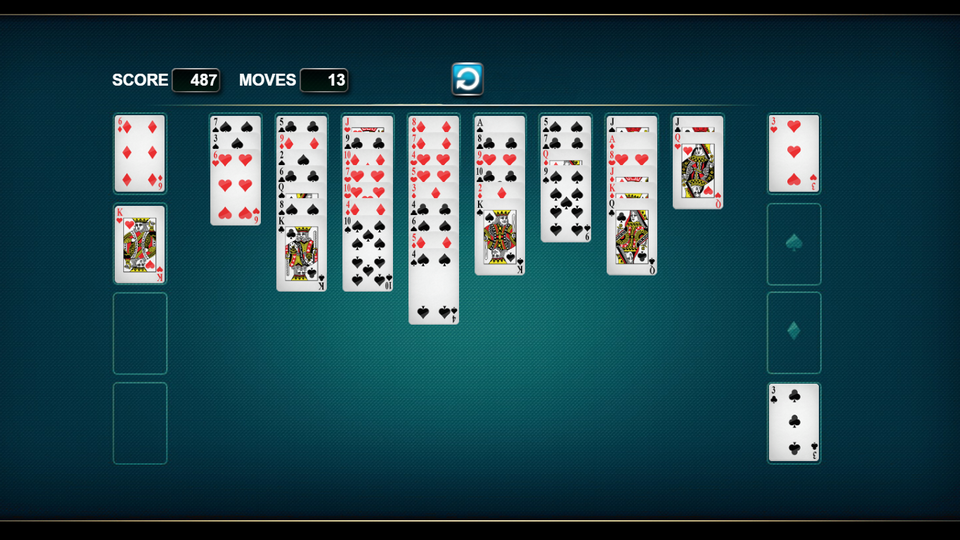Image resolution: width=960 pixels, height=540 pixels.
Task: Choose the 9 of spades card
Action: click(565, 205)
